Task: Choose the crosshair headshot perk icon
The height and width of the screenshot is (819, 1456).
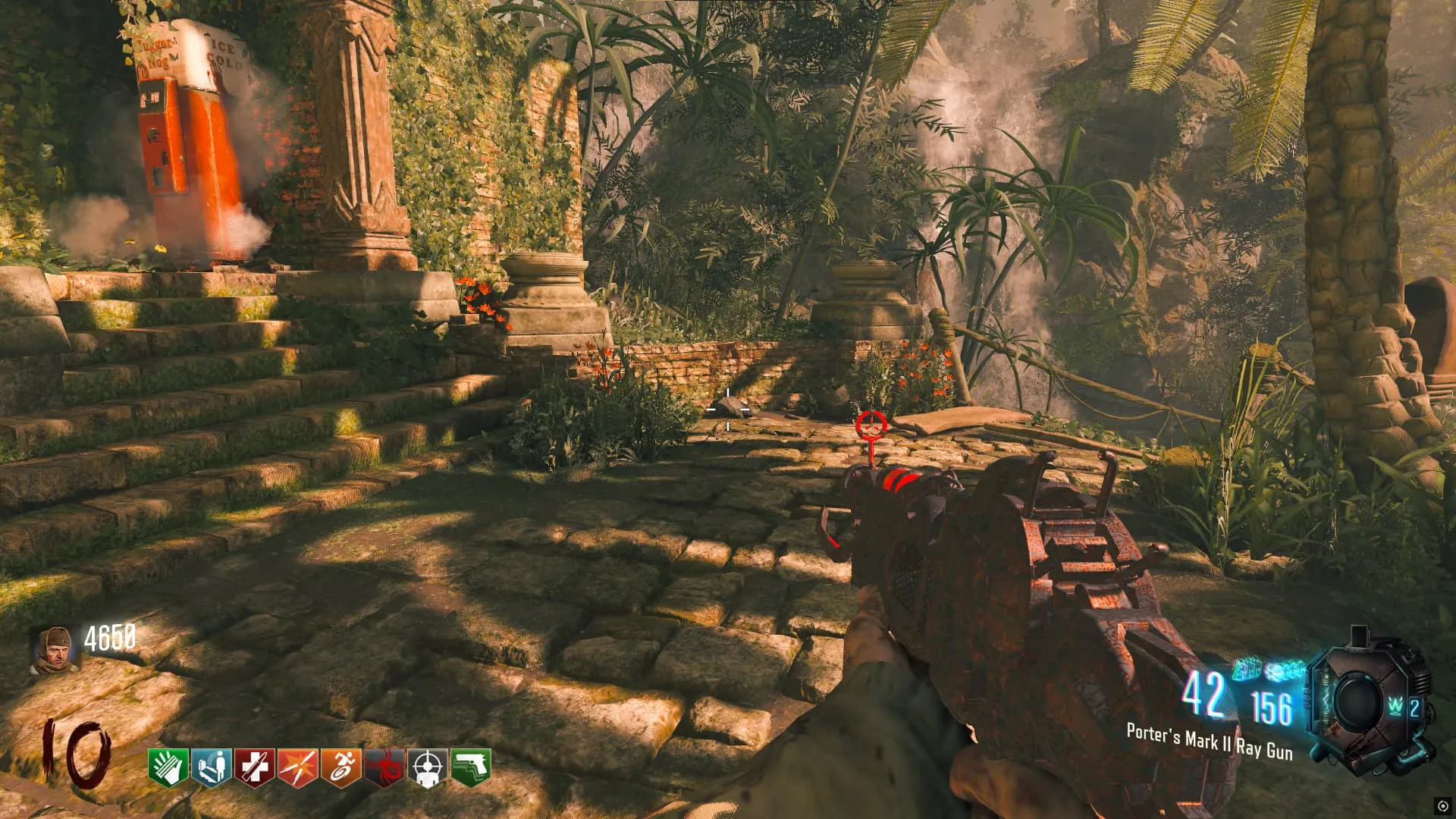Action: pyautogui.click(x=428, y=767)
